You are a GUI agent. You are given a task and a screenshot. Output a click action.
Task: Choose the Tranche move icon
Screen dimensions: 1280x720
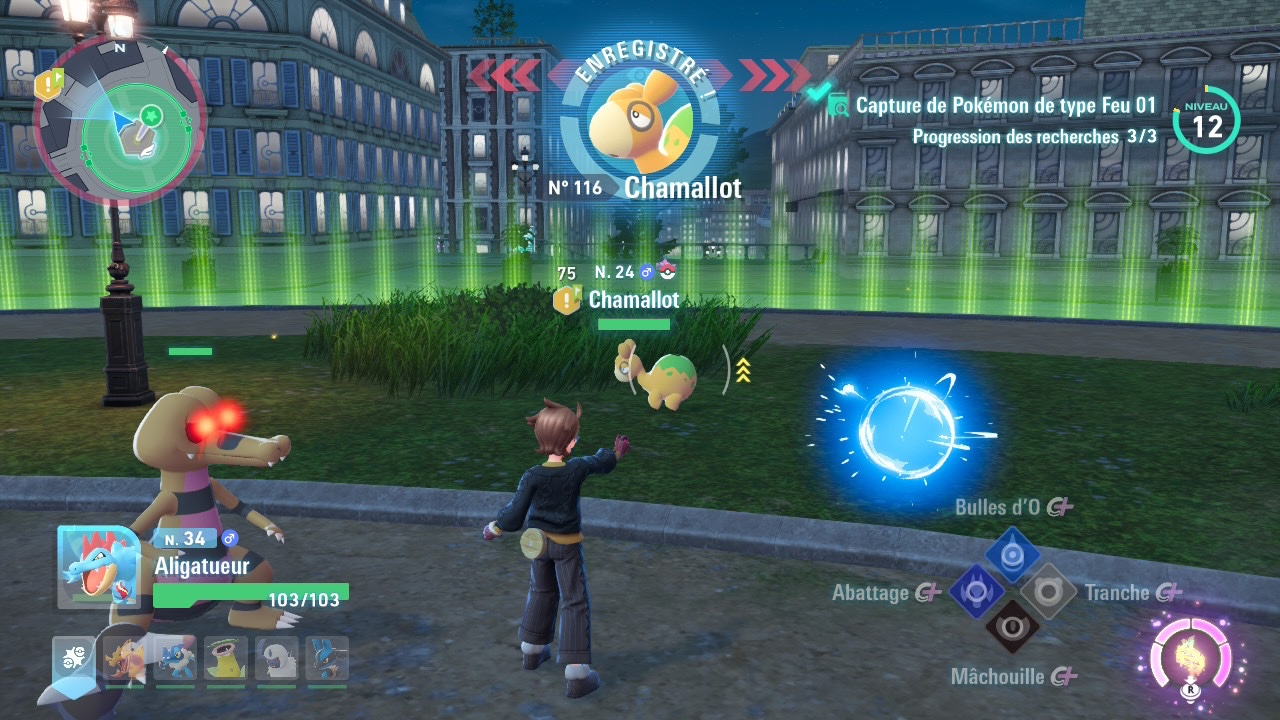click(x=1048, y=591)
